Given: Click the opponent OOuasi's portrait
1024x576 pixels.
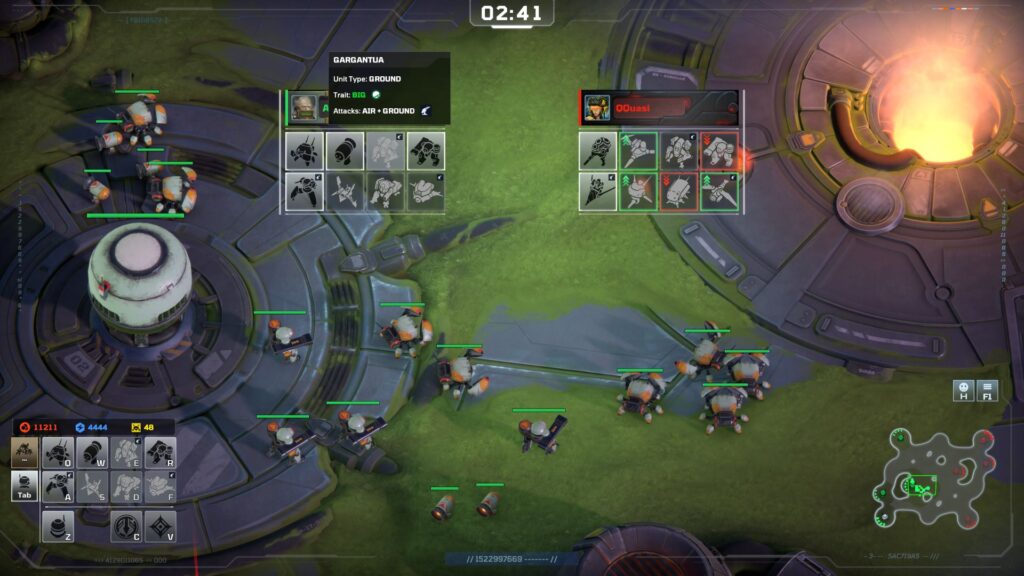Looking at the screenshot, I should click(597, 106).
